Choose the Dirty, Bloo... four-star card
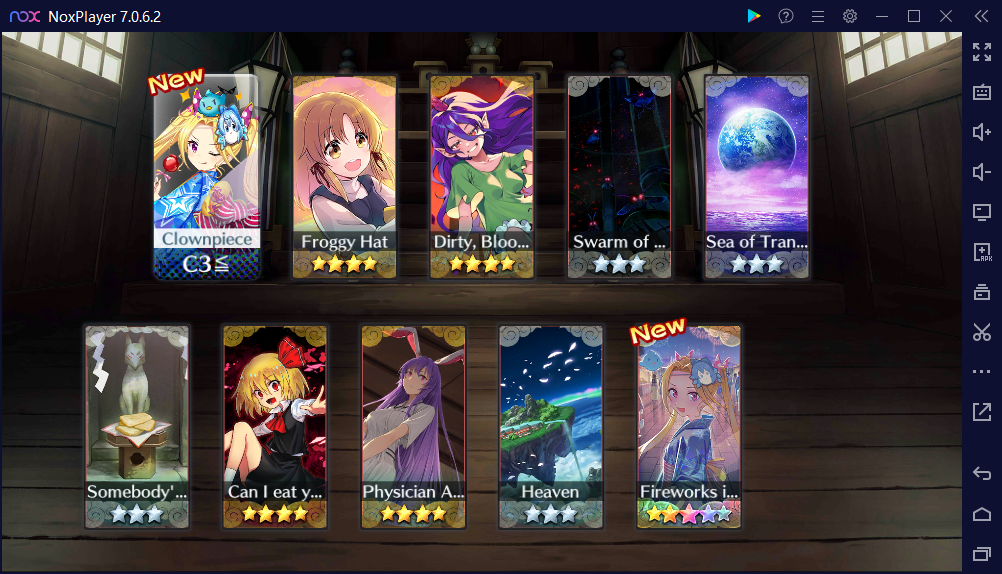Image resolution: width=1002 pixels, height=574 pixels. [481, 176]
